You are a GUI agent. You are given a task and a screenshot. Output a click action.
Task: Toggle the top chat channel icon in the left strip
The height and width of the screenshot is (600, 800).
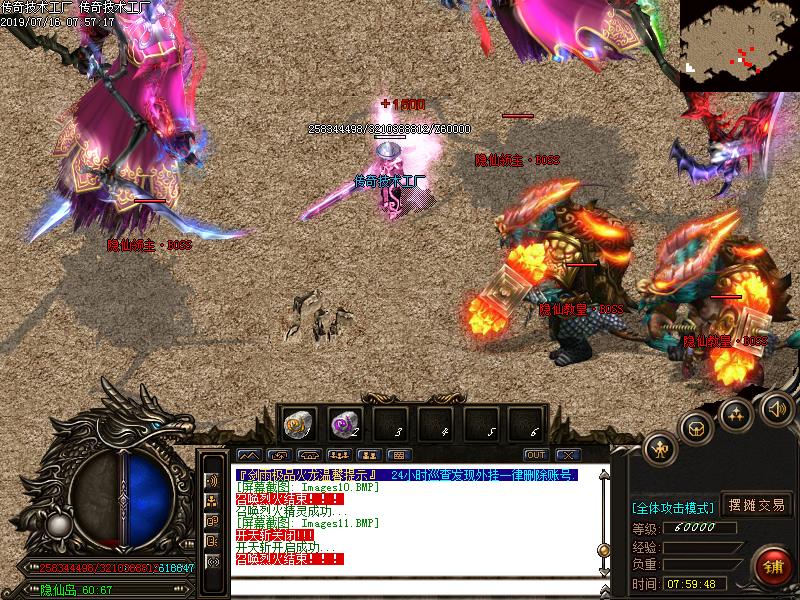(212, 479)
